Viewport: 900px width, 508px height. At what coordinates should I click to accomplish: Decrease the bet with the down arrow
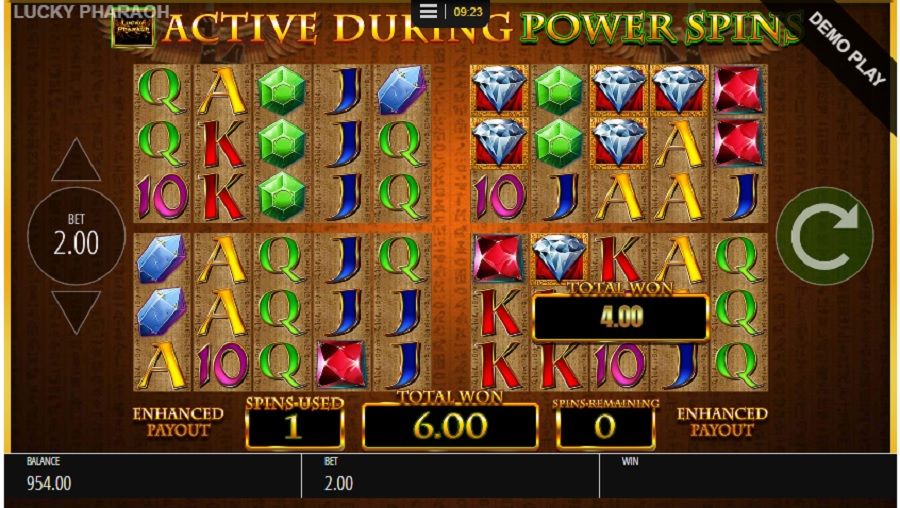(76, 311)
